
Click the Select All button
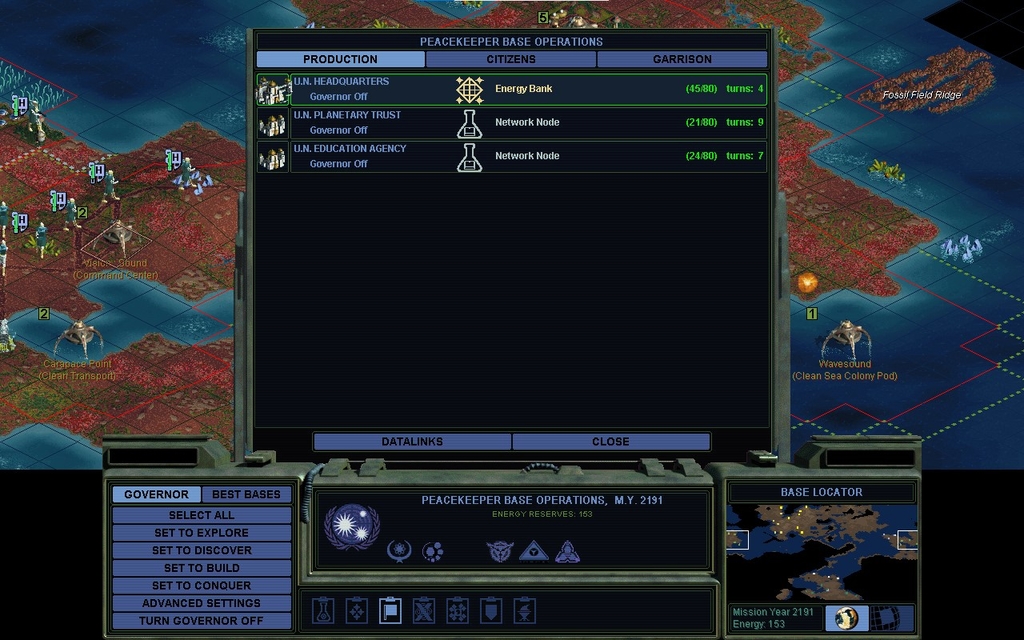(x=201, y=515)
